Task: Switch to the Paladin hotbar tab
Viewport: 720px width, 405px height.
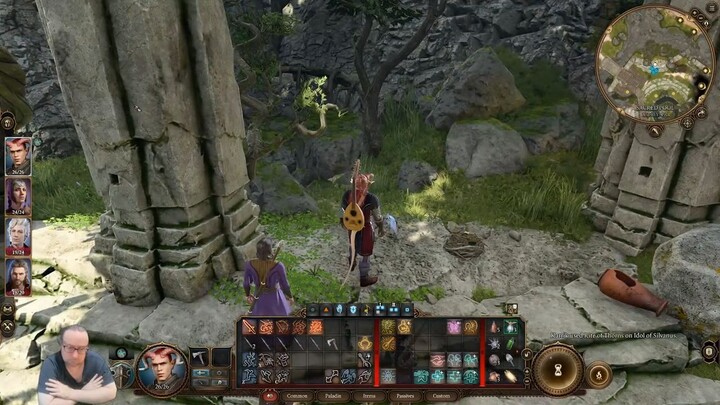Action: coord(333,395)
